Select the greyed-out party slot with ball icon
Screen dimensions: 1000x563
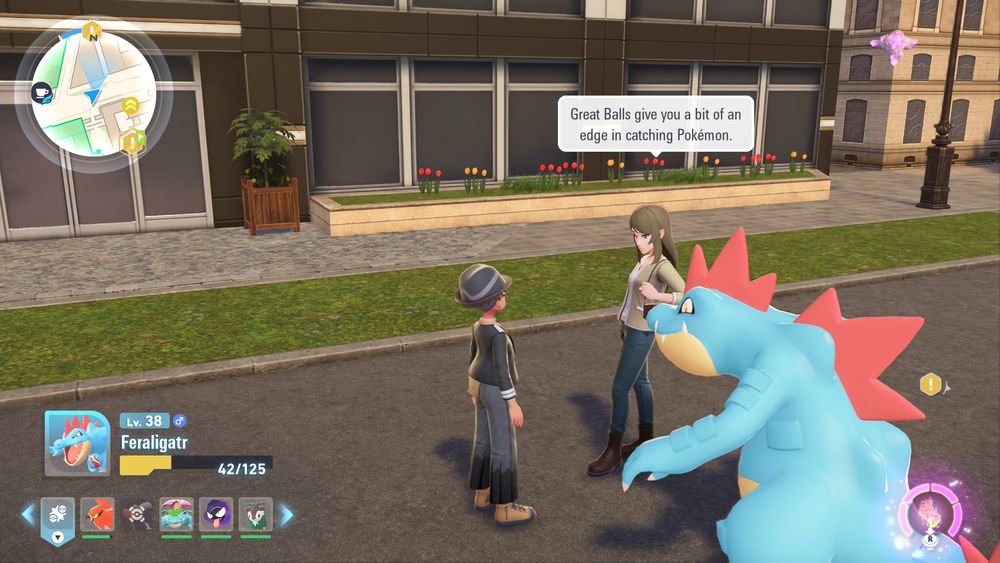[x=137, y=515]
